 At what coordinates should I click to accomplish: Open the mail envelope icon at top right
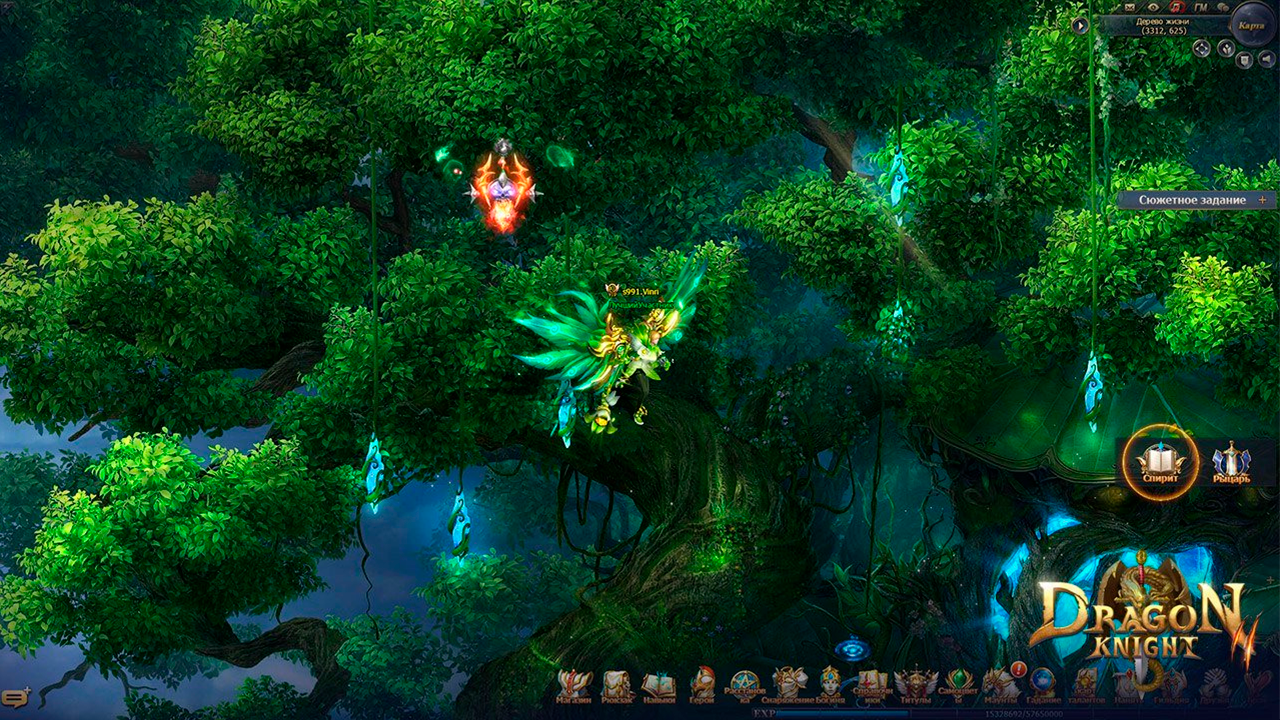[1130, 8]
